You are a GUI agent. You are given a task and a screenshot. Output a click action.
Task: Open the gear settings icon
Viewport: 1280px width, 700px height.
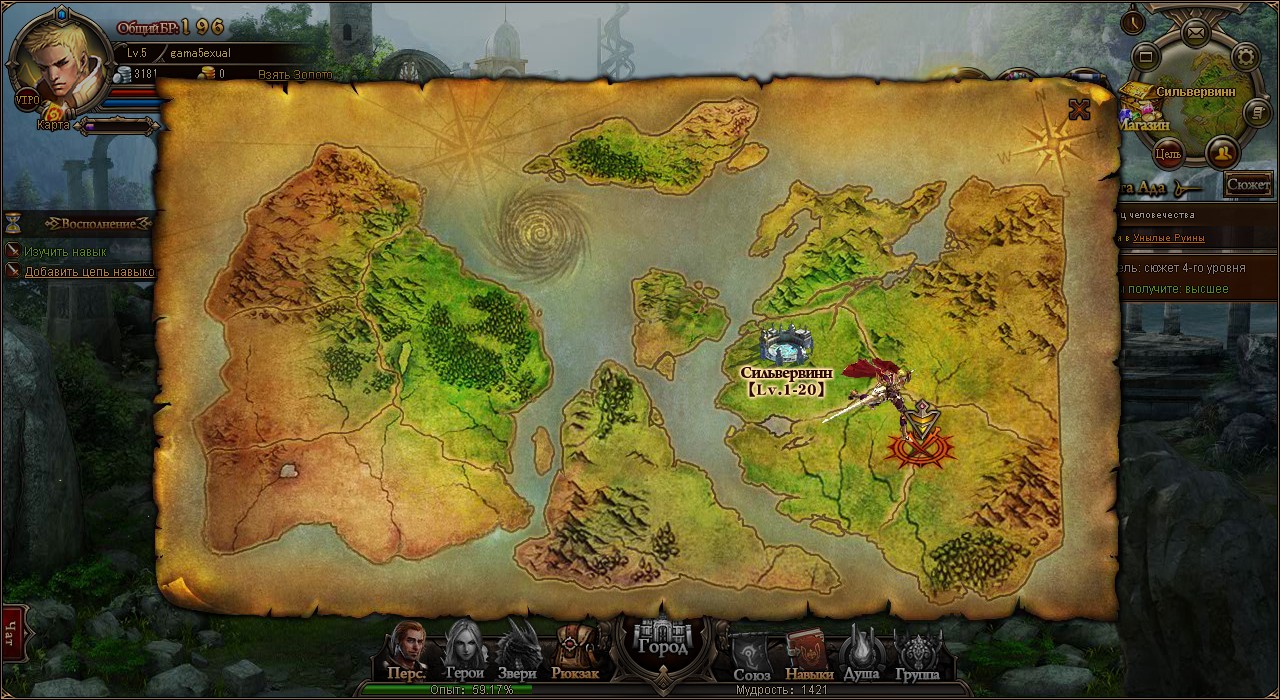coord(1245,56)
